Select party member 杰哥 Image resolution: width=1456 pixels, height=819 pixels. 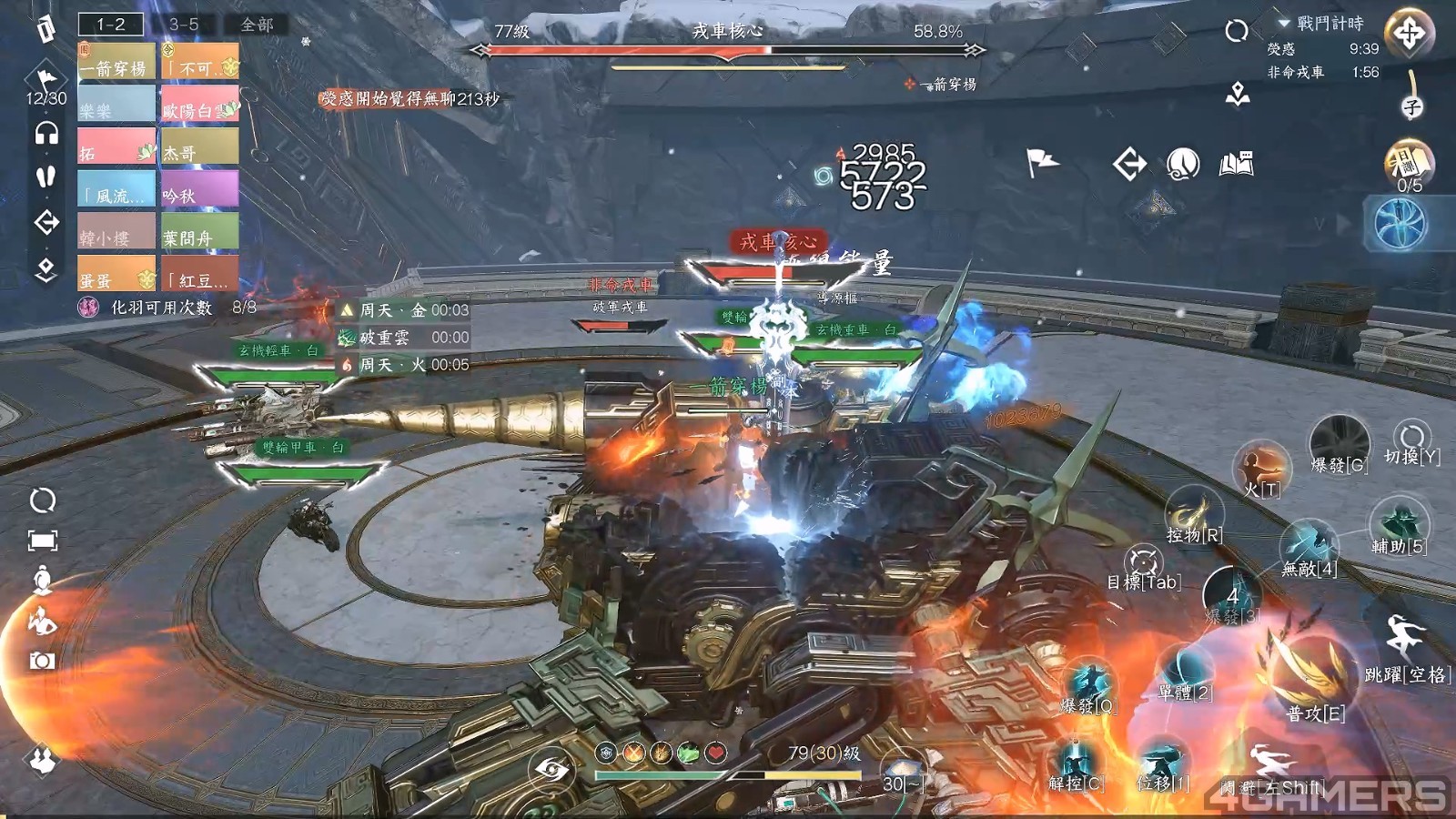point(200,147)
